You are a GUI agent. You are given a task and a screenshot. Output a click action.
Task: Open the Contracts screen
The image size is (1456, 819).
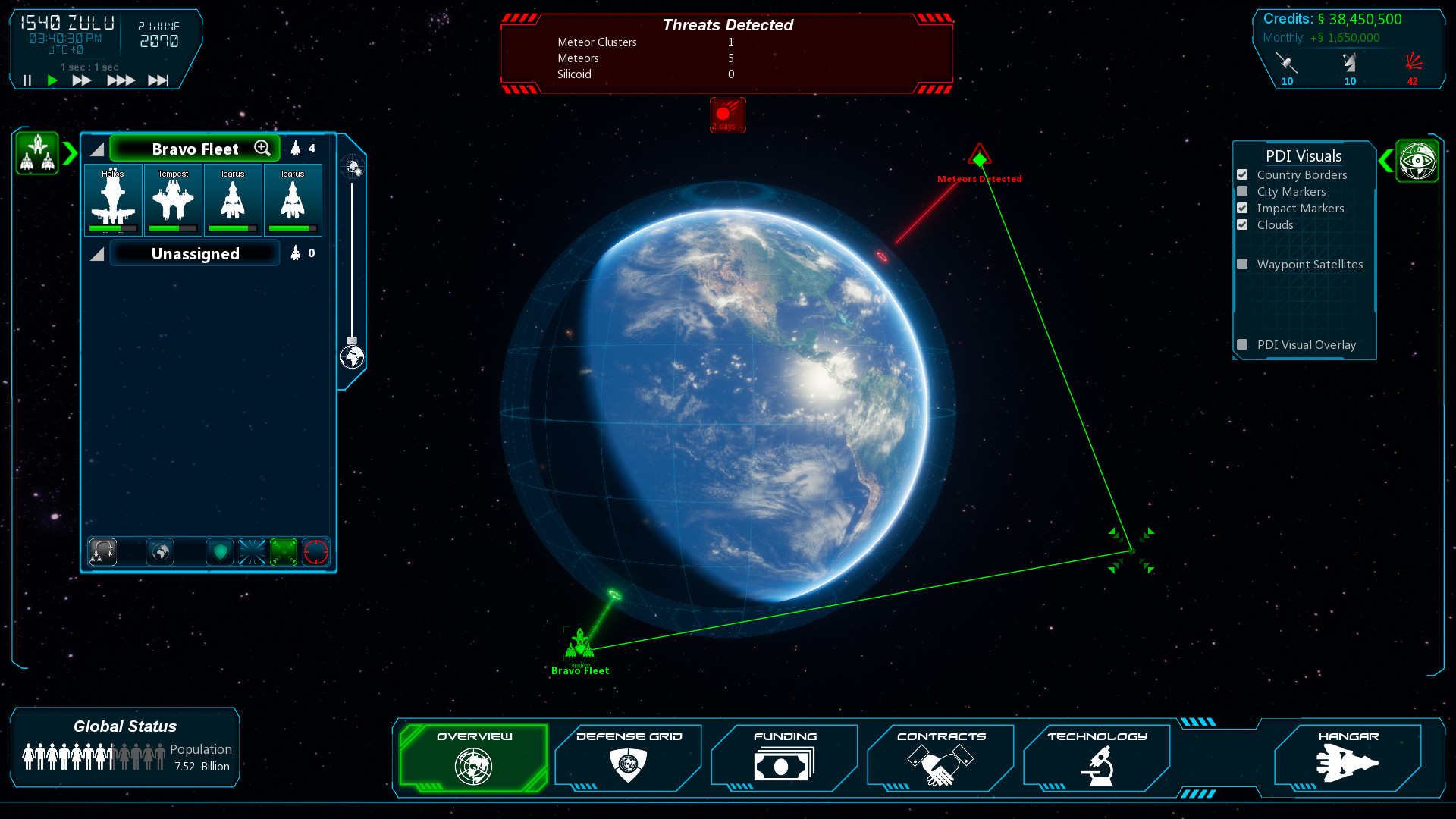[x=940, y=758]
